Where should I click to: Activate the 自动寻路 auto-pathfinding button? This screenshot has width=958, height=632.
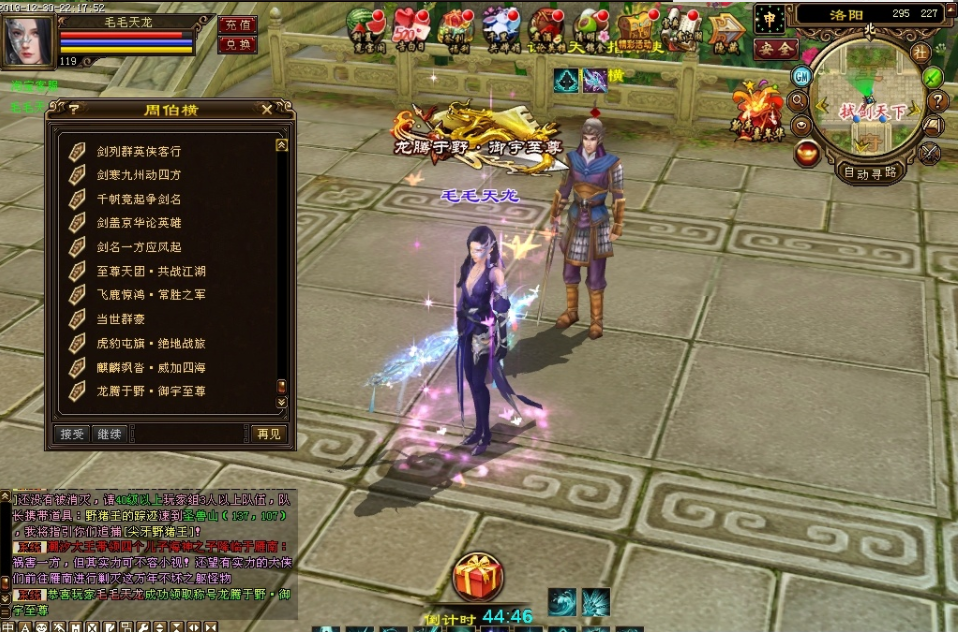click(x=870, y=172)
